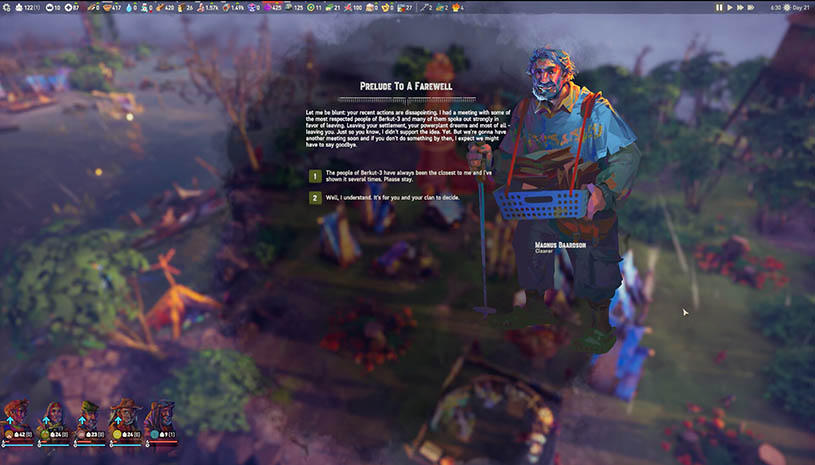Set game speed to normal play
Image resolution: width=815 pixels, height=465 pixels.
click(729, 7)
